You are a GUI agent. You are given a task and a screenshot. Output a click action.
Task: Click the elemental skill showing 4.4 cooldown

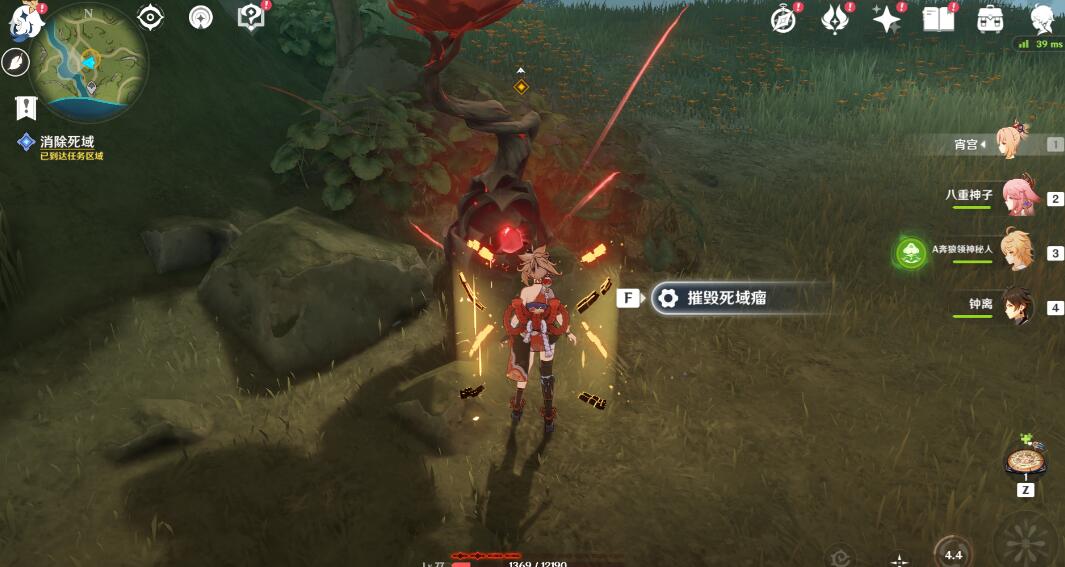[x=952, y=553]
